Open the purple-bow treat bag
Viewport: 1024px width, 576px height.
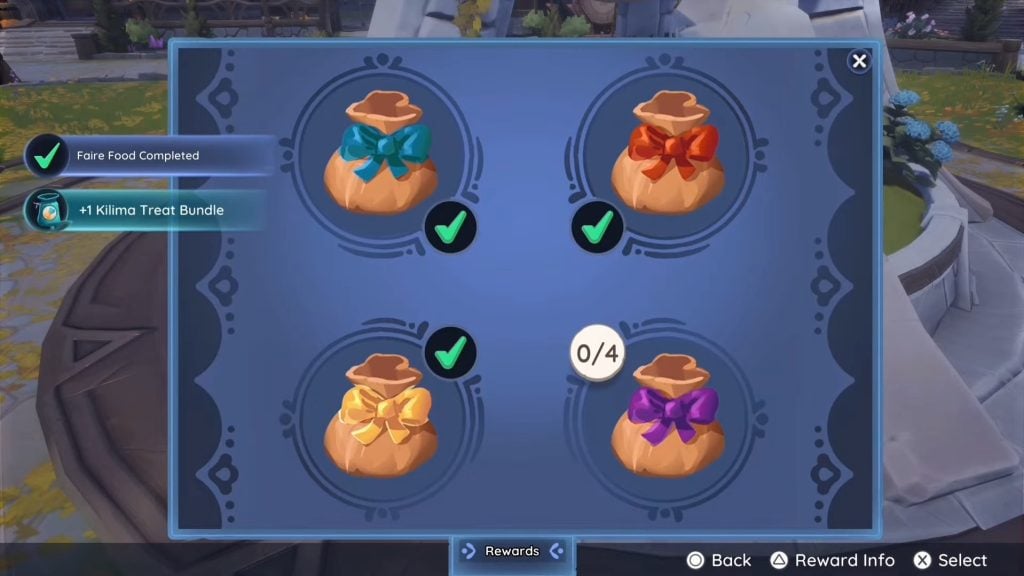668,415
